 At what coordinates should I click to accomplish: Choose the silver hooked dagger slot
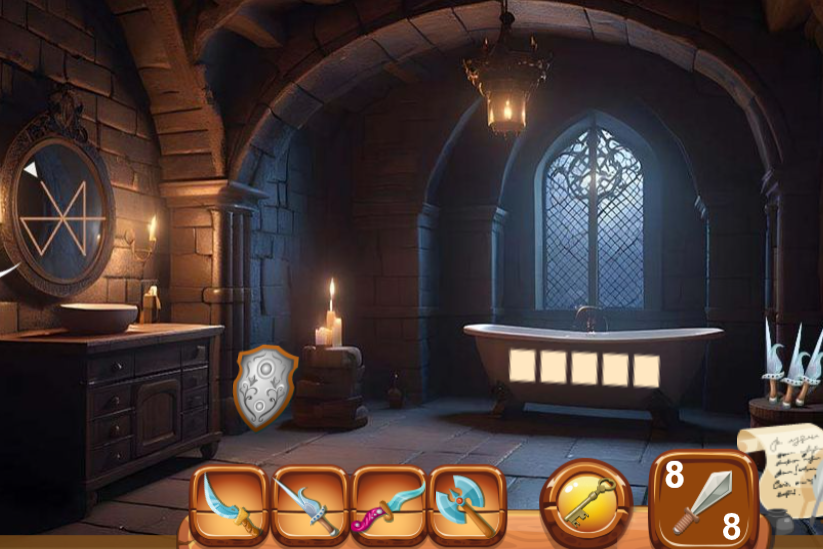pyautogui.click(x=310, y=503)
